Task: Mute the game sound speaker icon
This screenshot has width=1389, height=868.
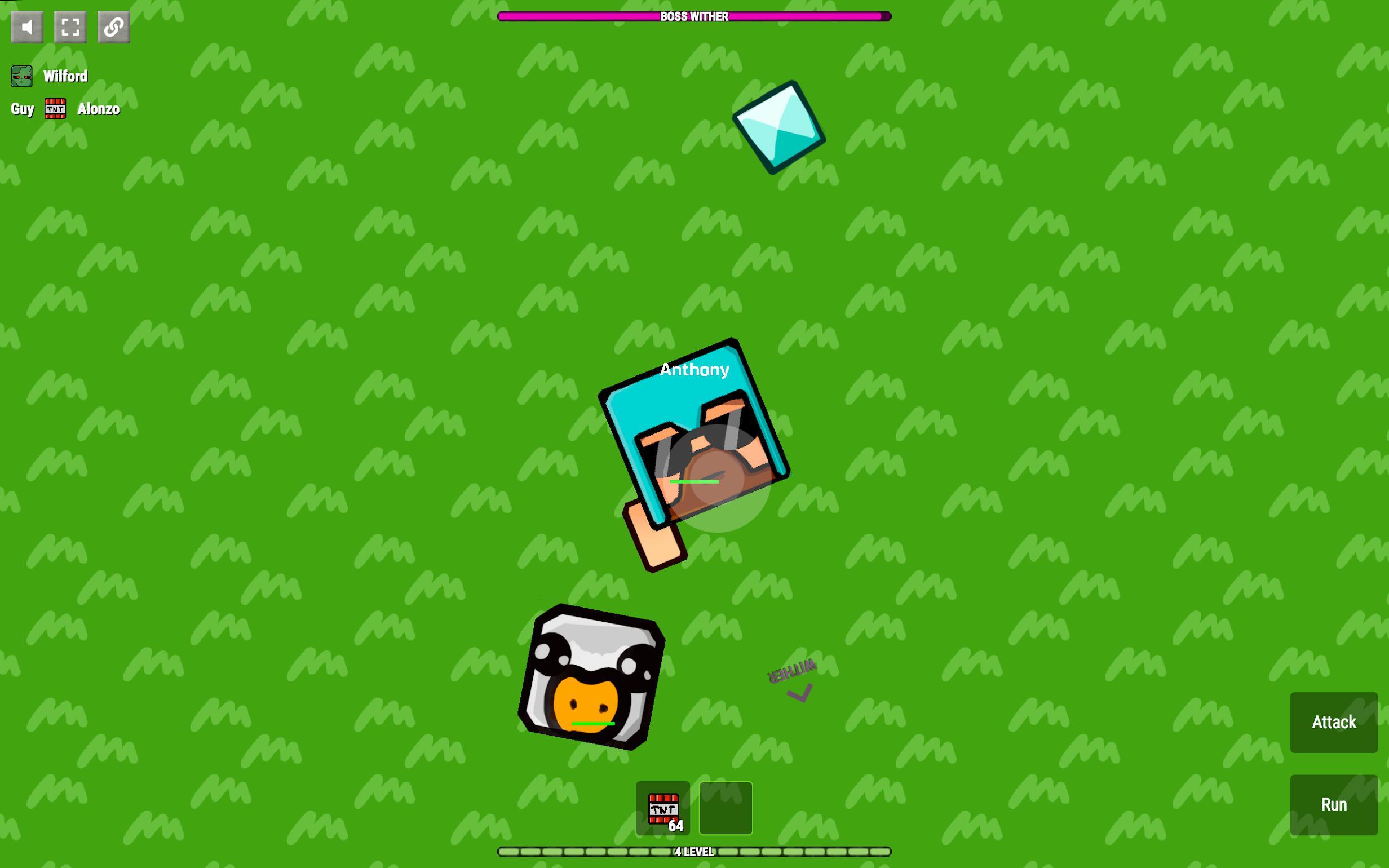Action: pos(27,26)
